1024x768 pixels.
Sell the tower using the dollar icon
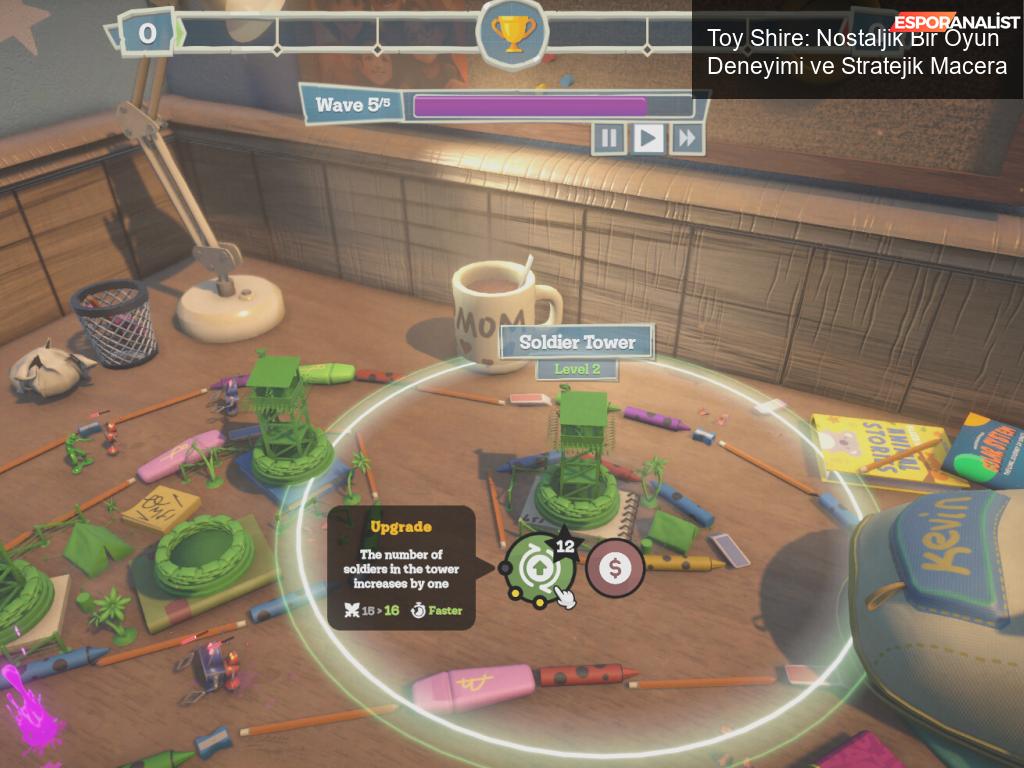614,567
